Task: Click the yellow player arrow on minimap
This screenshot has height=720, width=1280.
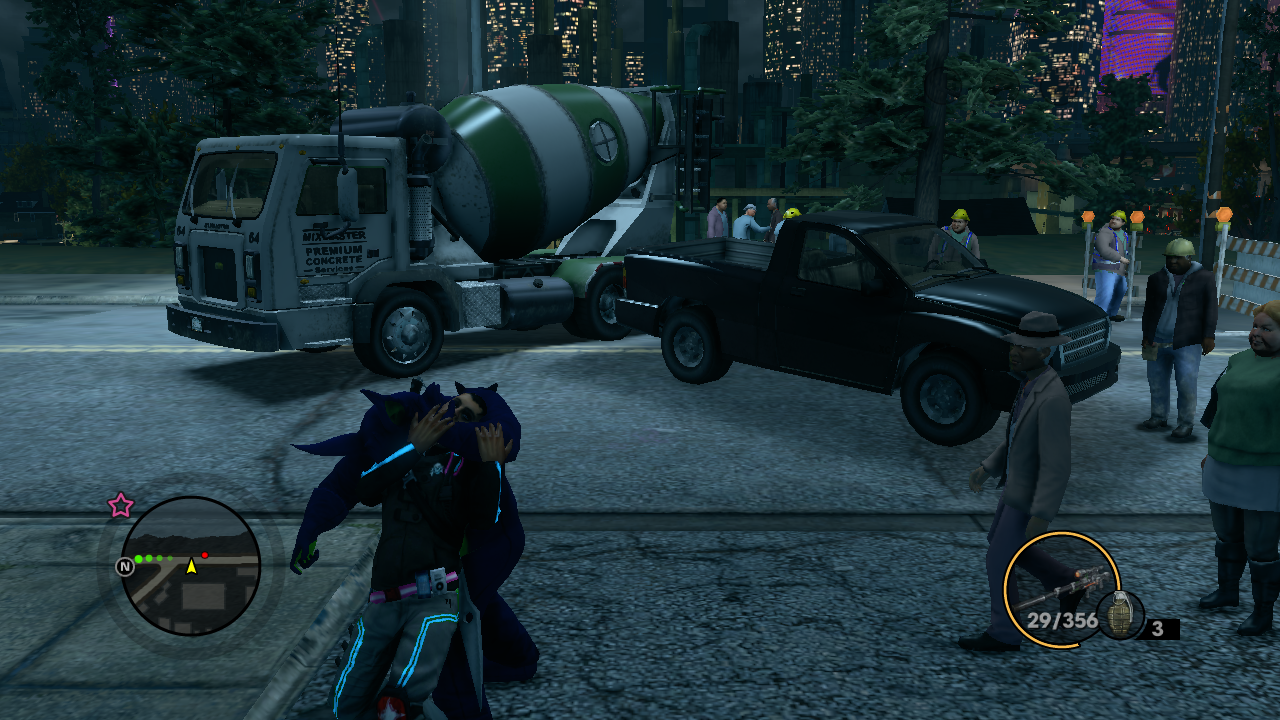Action: click(191, 566)
